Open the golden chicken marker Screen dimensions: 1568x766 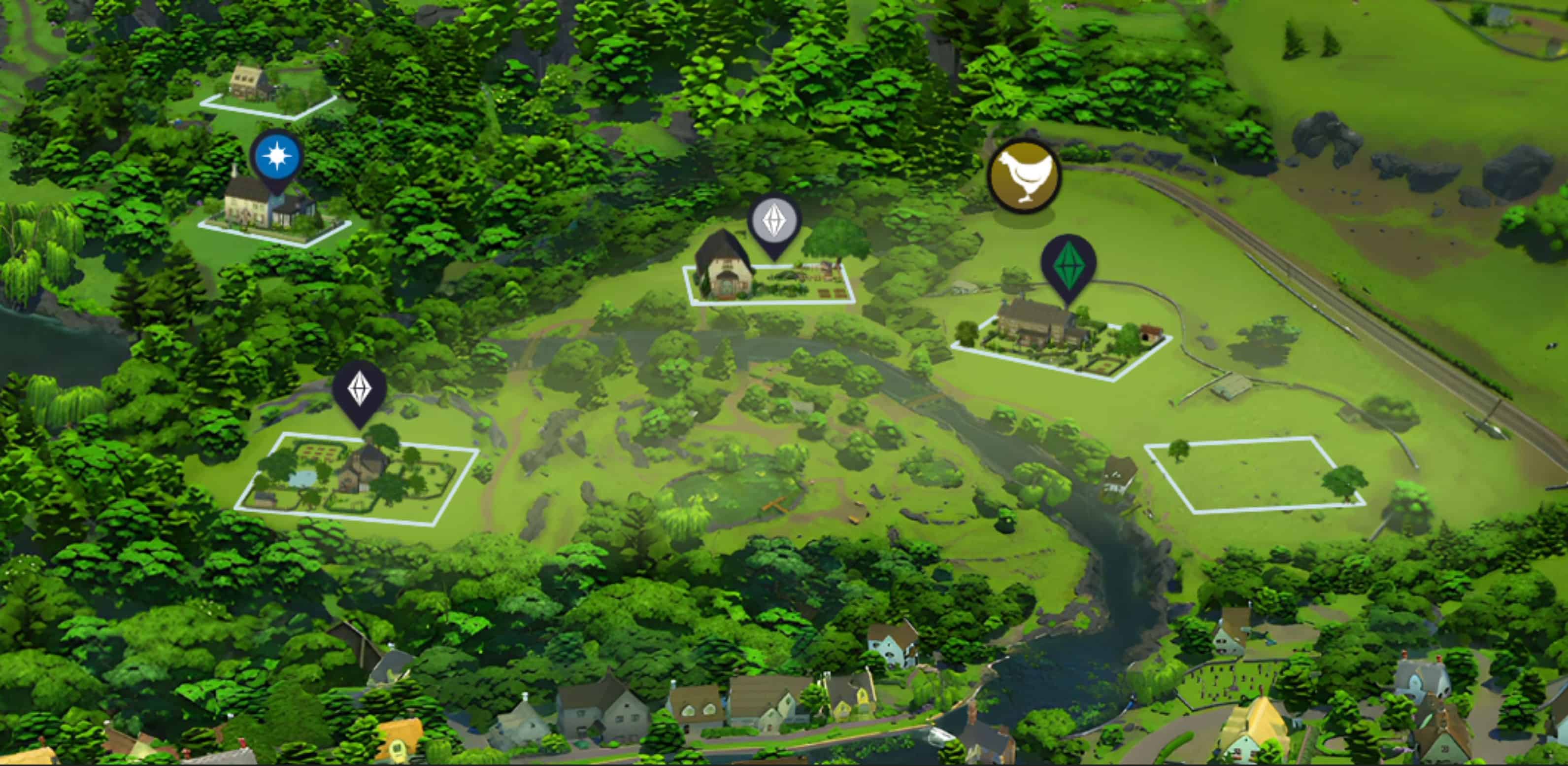pyautogui.click(x=1025, y=175)
